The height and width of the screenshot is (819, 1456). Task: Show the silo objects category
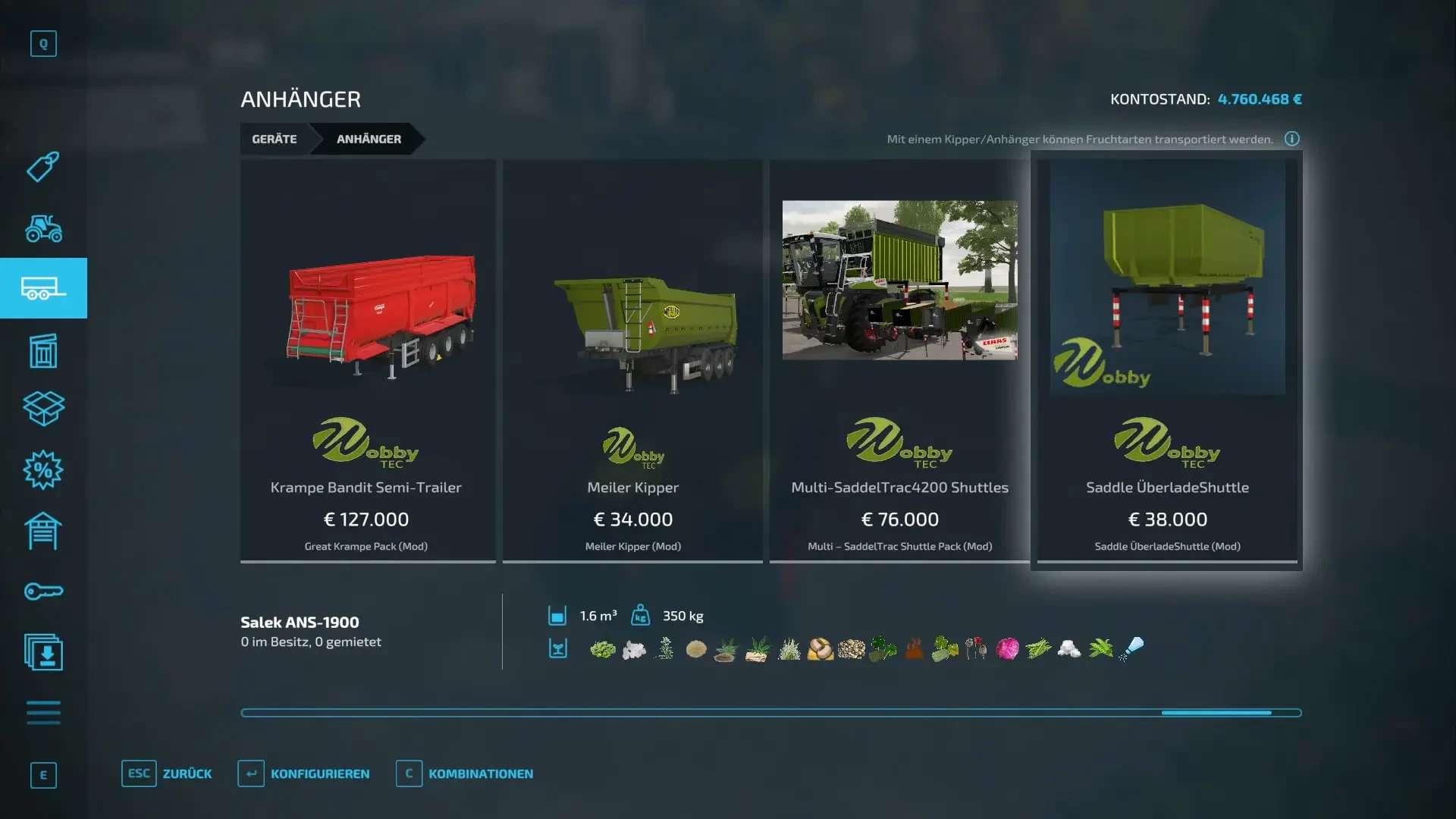[x=43, y=350]
